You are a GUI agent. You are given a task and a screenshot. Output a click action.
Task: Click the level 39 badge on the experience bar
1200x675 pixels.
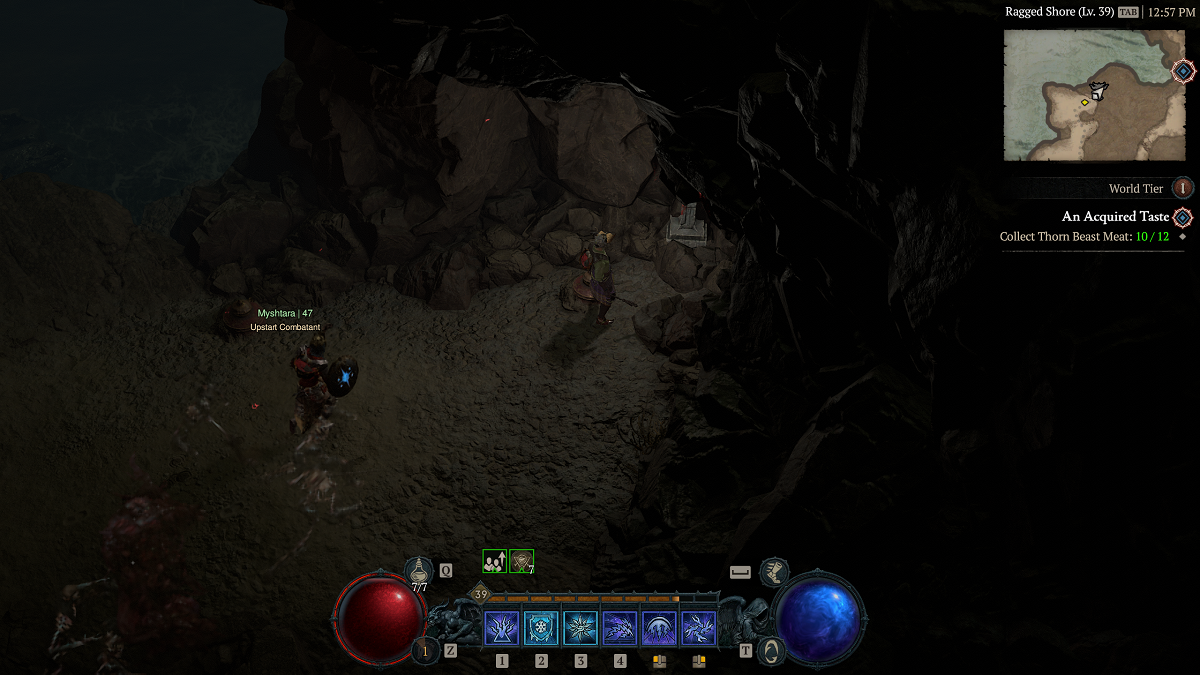tap(481, 595)
